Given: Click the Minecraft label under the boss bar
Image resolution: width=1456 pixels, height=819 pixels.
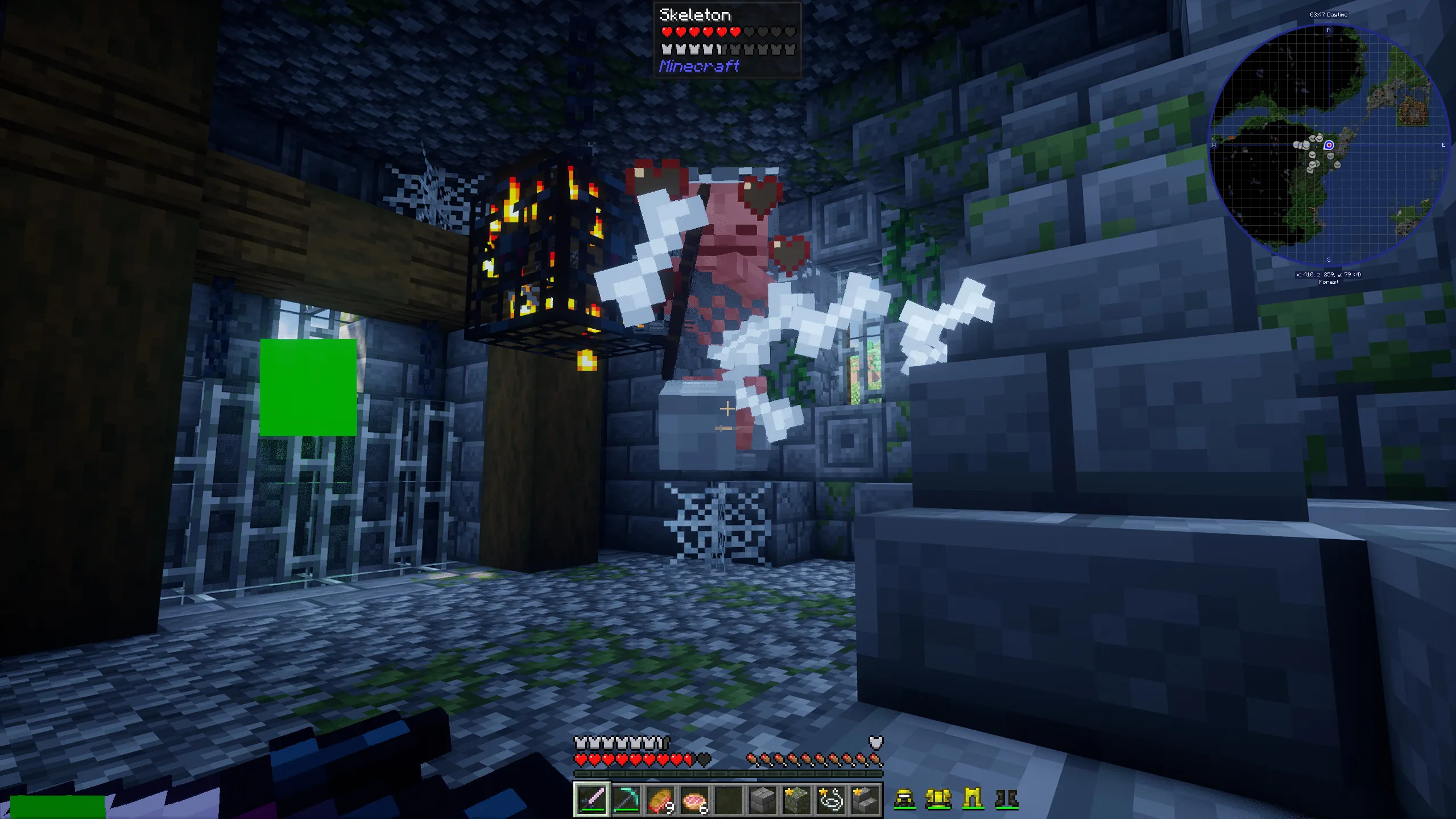Looking at the screenshot, I should point(698,67).
